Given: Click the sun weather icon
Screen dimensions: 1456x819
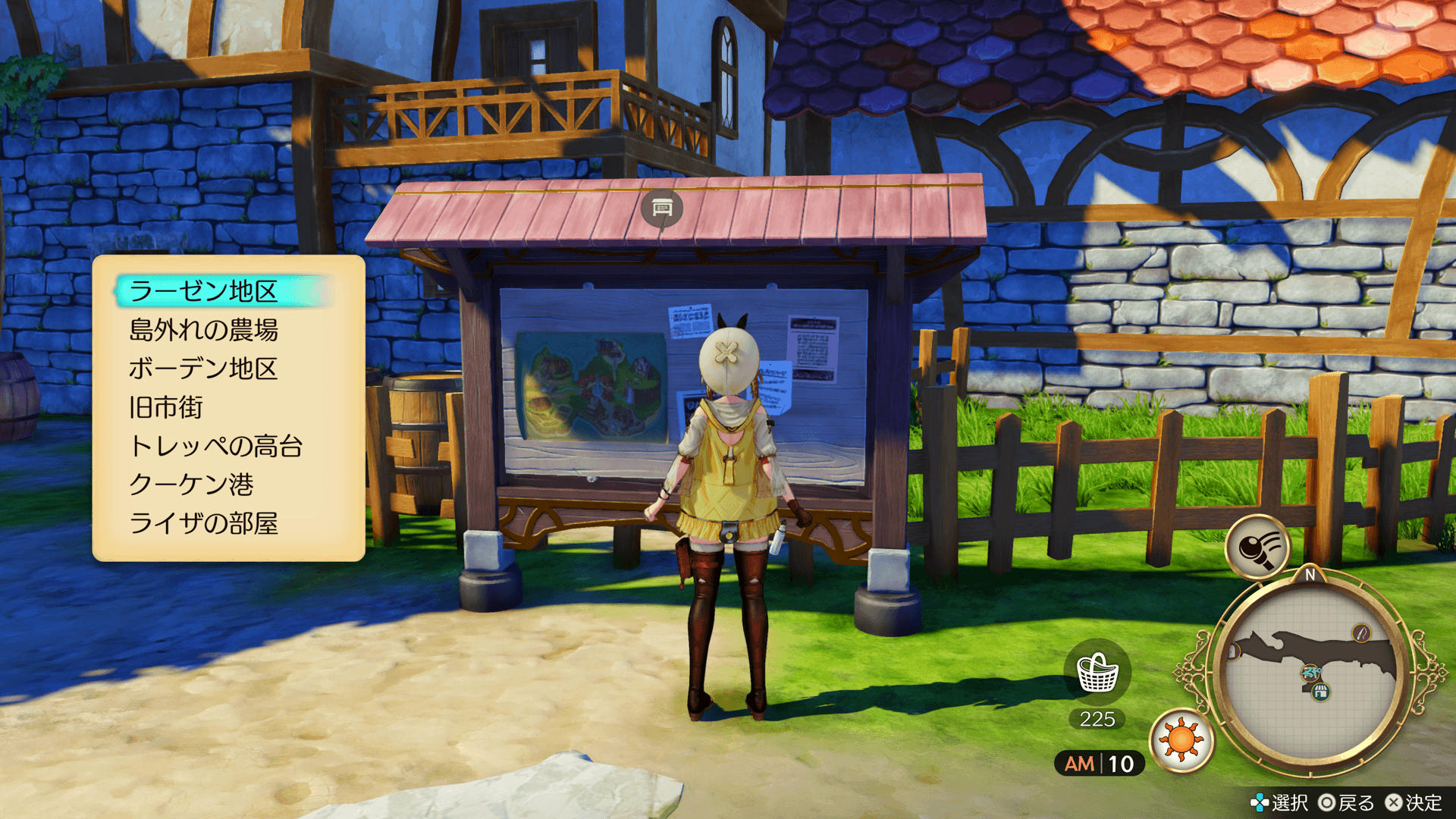Looking at the screenshot, I should coord(1181,740).
